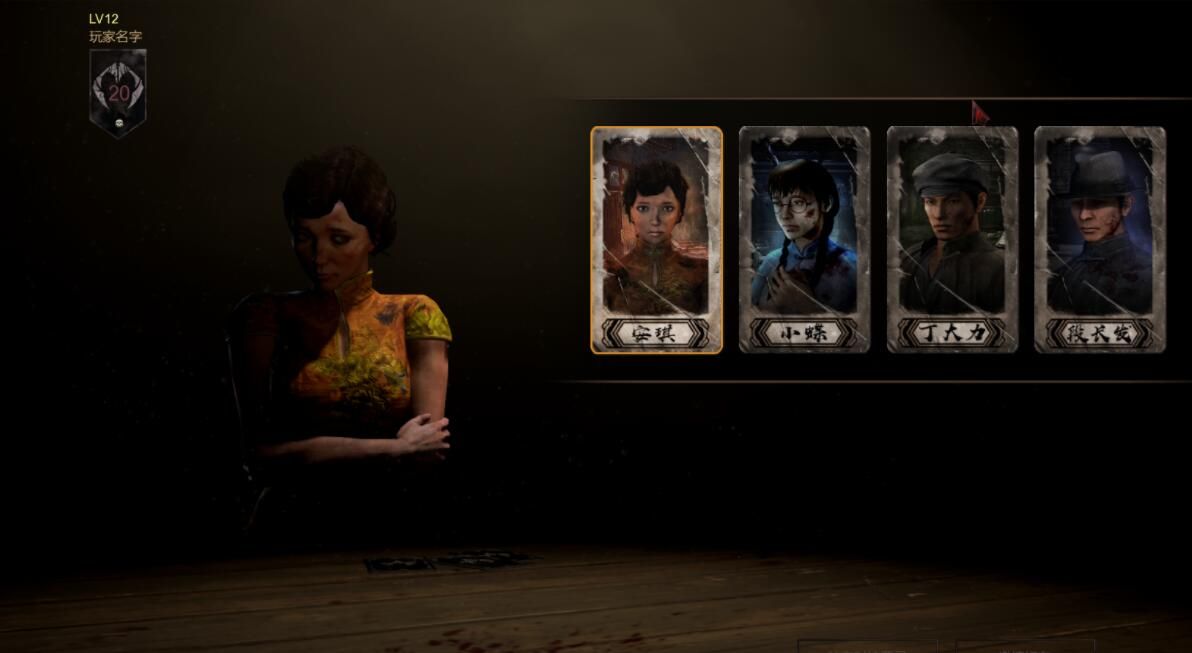Choose the 小蝶 character card with glasses

(804, 240)
